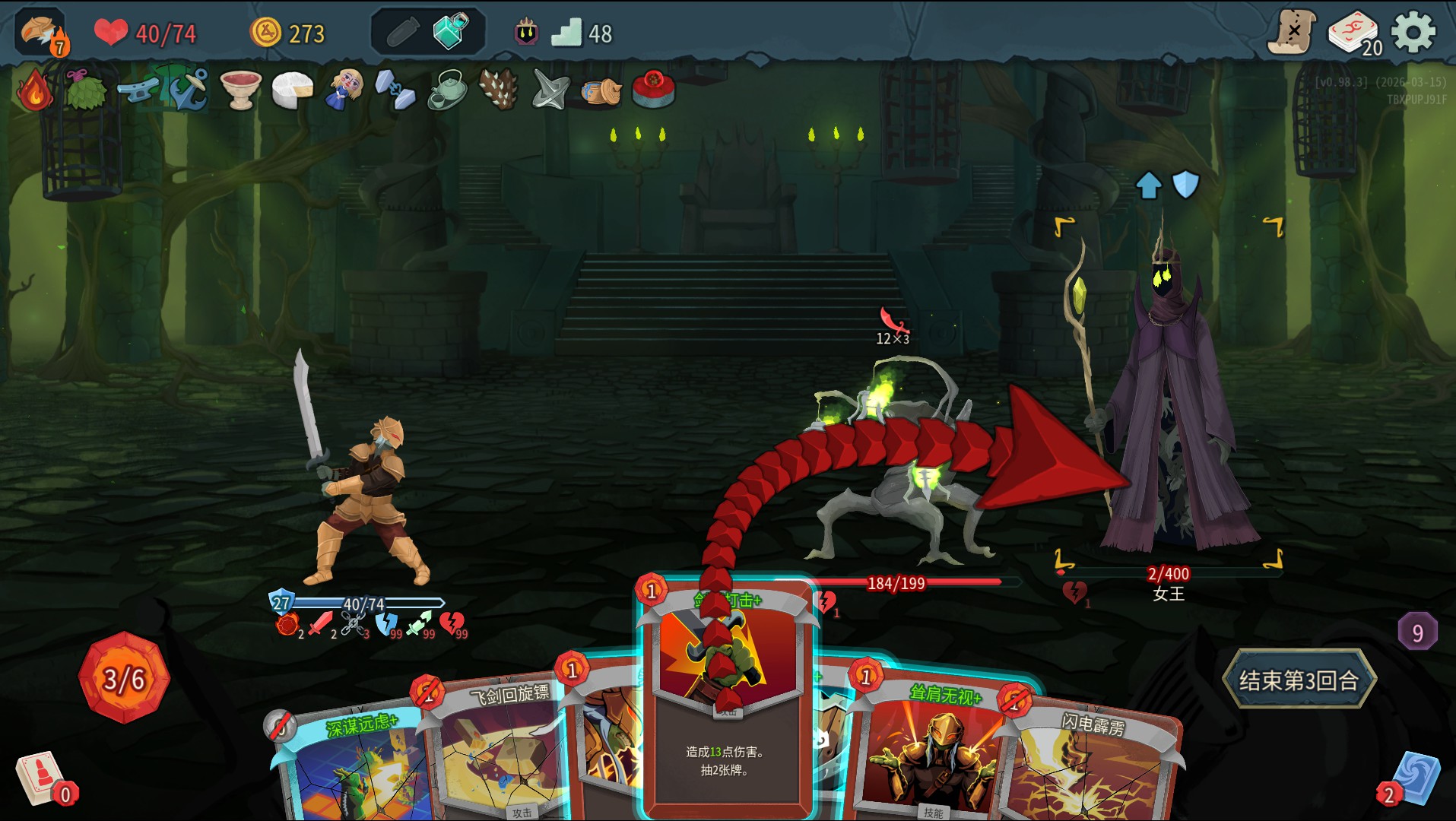Viewport: 1456px width, 821px height.
Task: Inspect the blonde doll relic
Action: (x=344, y=90)
